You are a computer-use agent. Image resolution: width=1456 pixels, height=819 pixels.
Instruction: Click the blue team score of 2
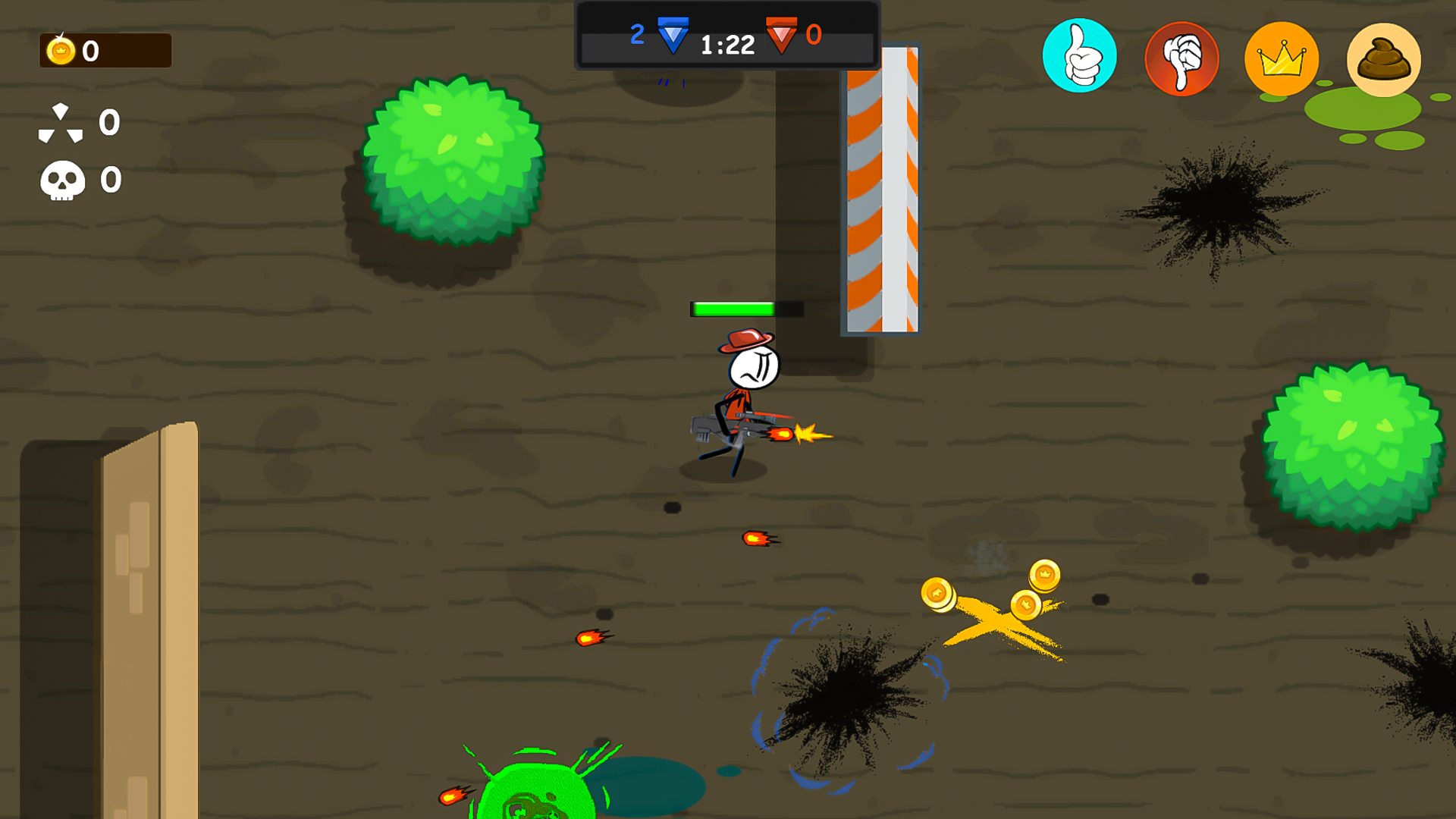(638, 33)
